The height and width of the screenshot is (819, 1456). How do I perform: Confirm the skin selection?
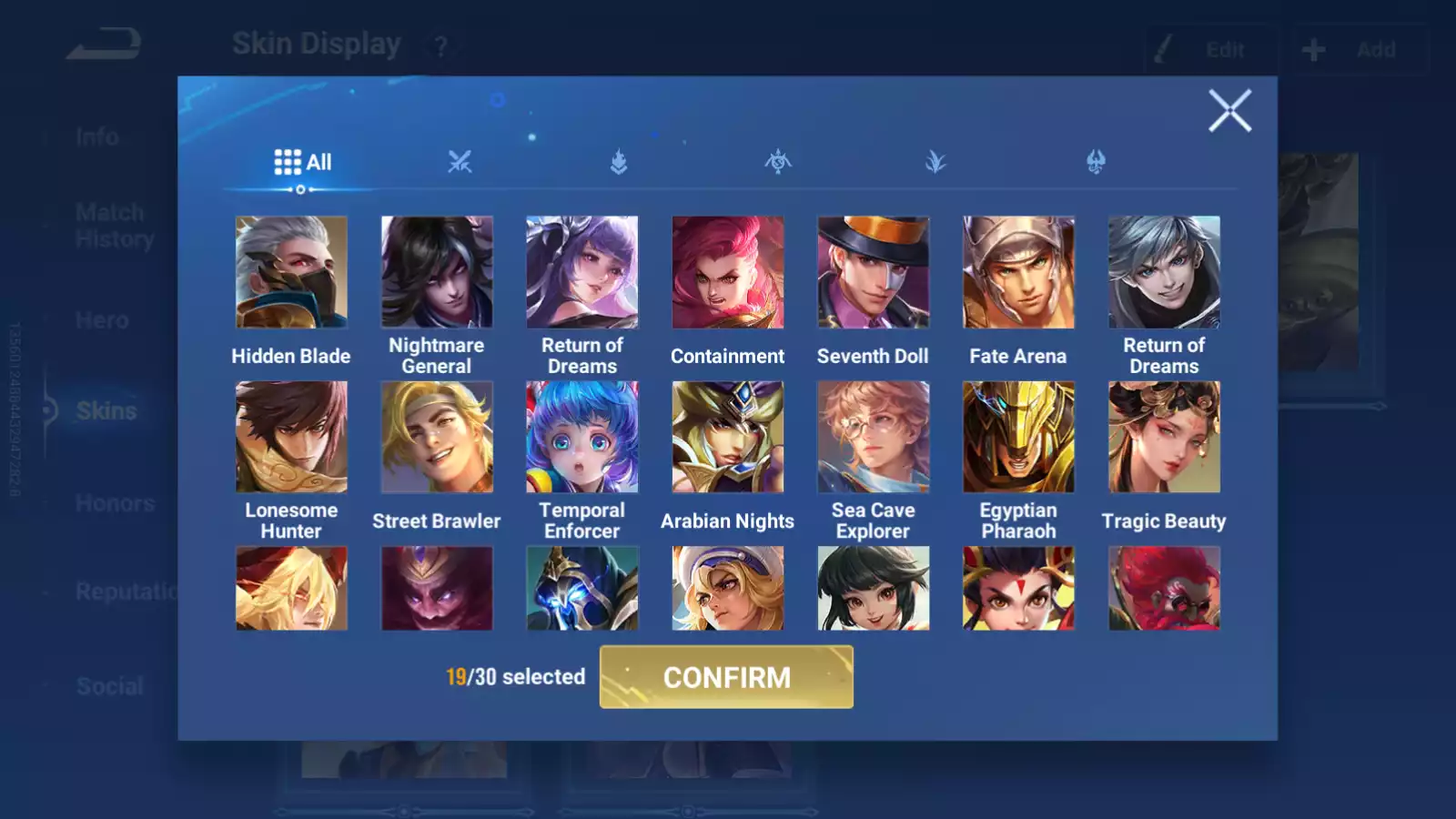726,677
